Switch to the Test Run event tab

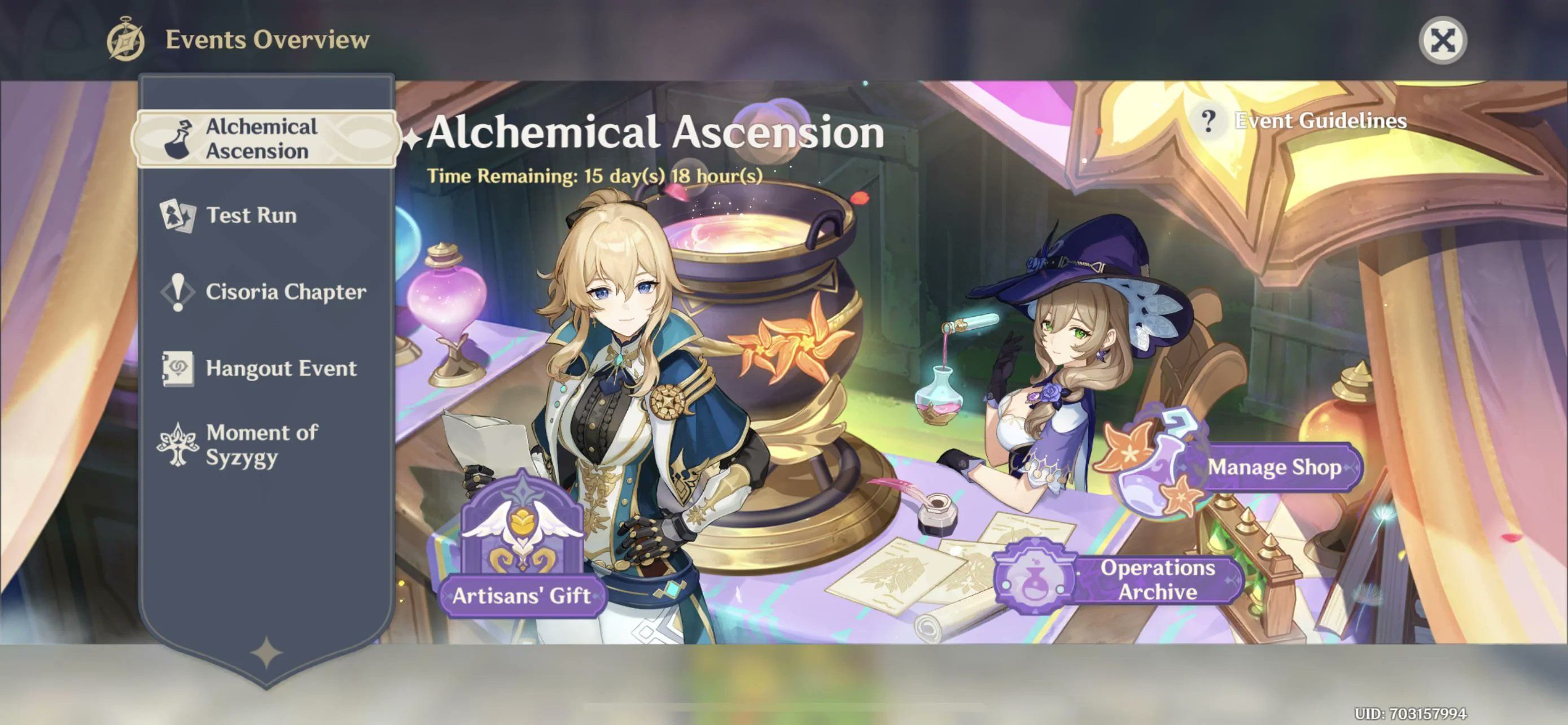251,216
